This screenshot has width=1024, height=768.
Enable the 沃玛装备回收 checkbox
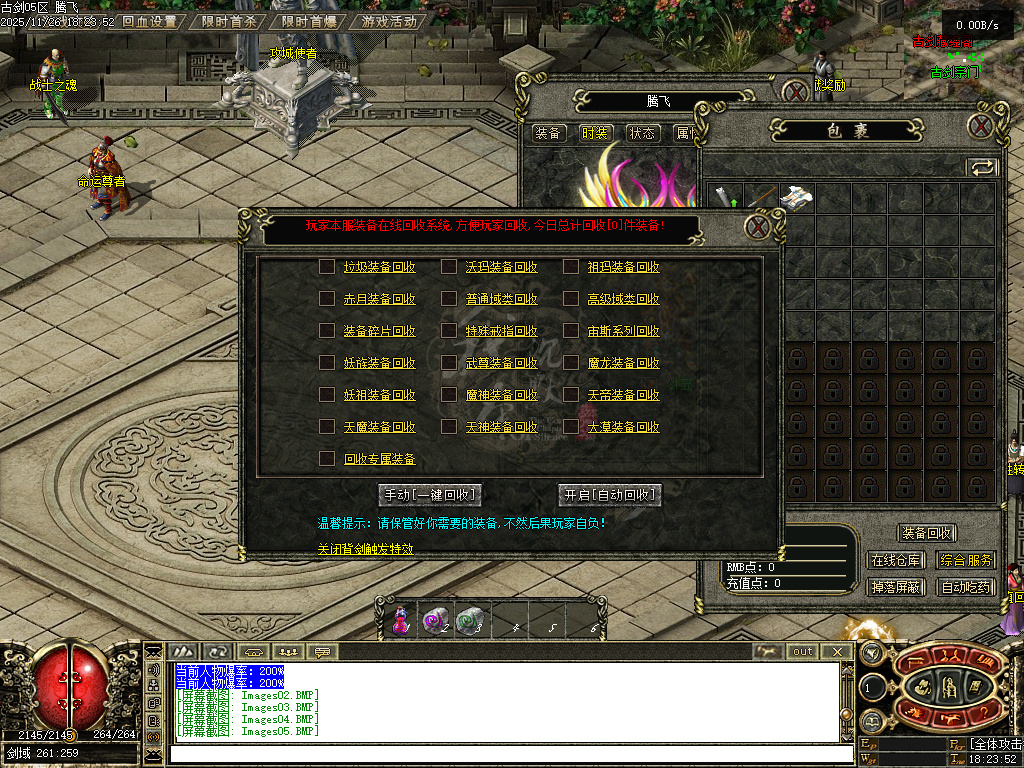pyautogui.click(x=449, y=267)
